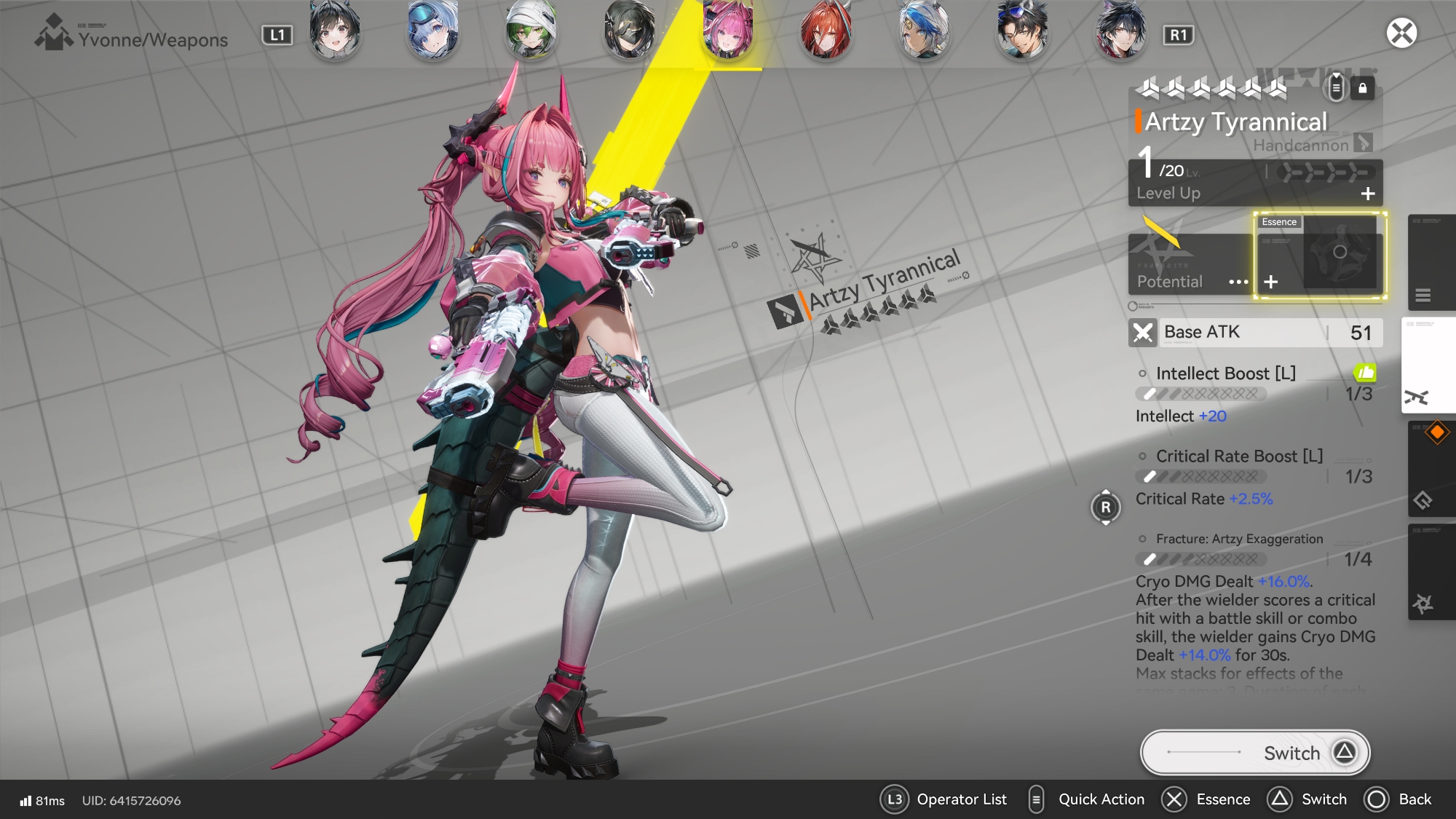Click the Switch weapon button

pos(1255,753)
